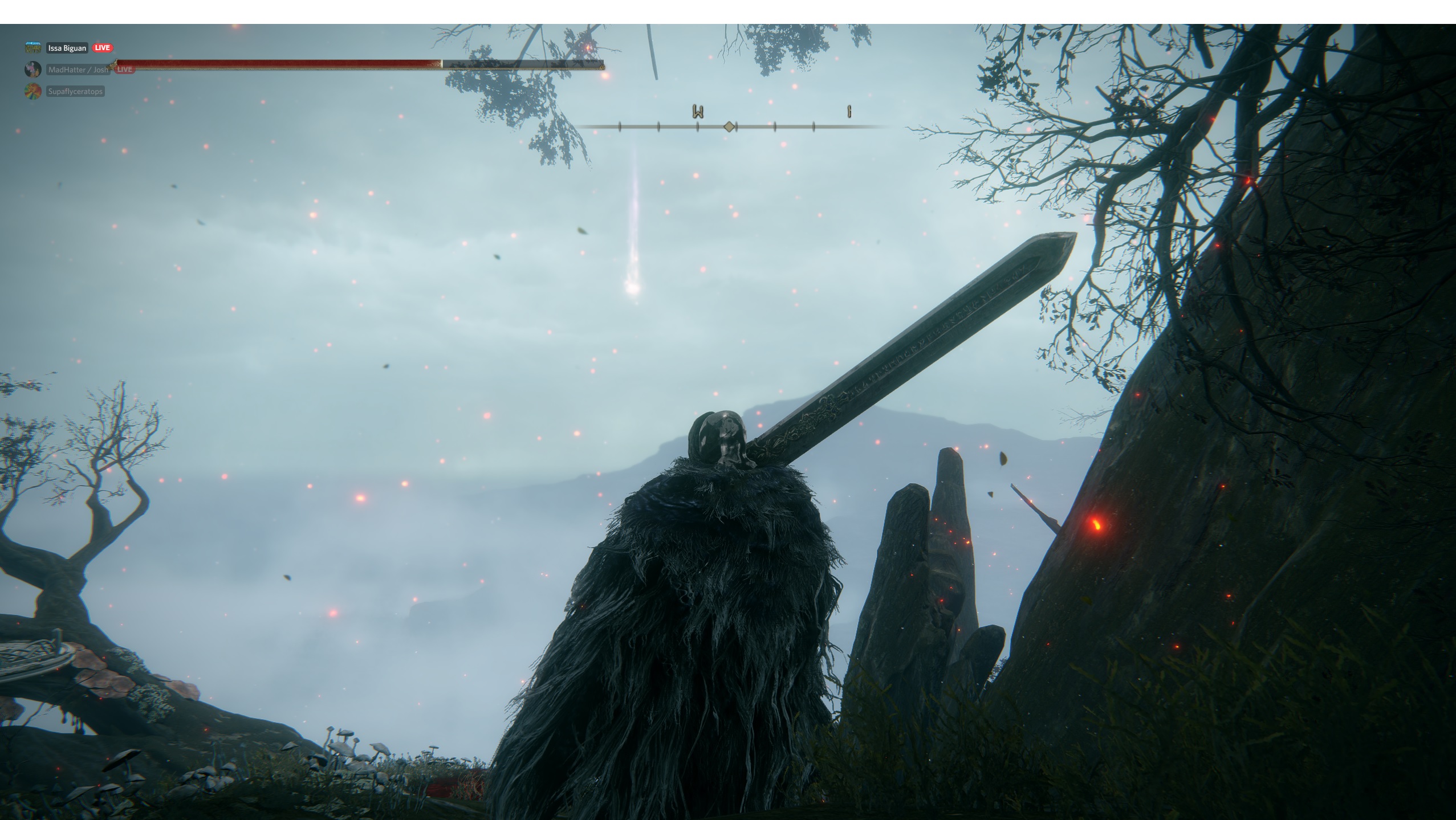
Task: Click the compass tick right of the diamond marker
Action: pyautogui.click(x=775, y=127)
